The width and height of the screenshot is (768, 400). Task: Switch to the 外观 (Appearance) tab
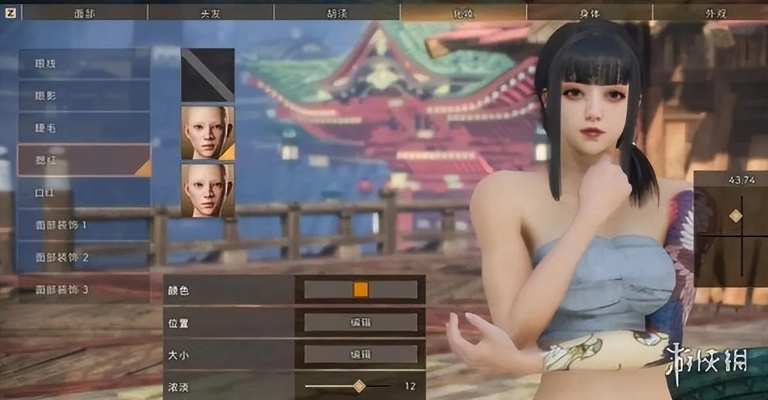pos(710,12)
